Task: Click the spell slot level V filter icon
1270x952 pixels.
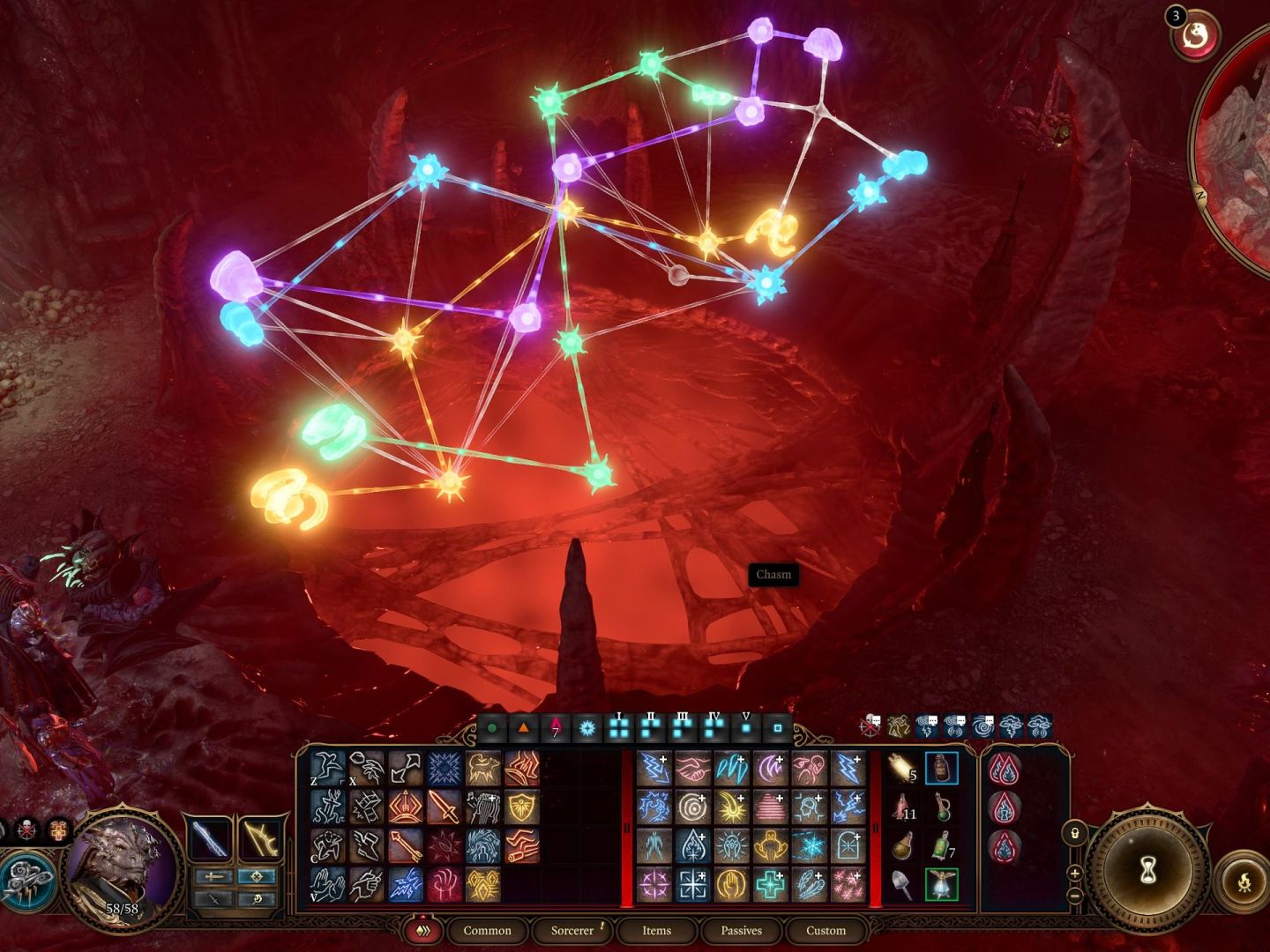Action: point(743,730)
